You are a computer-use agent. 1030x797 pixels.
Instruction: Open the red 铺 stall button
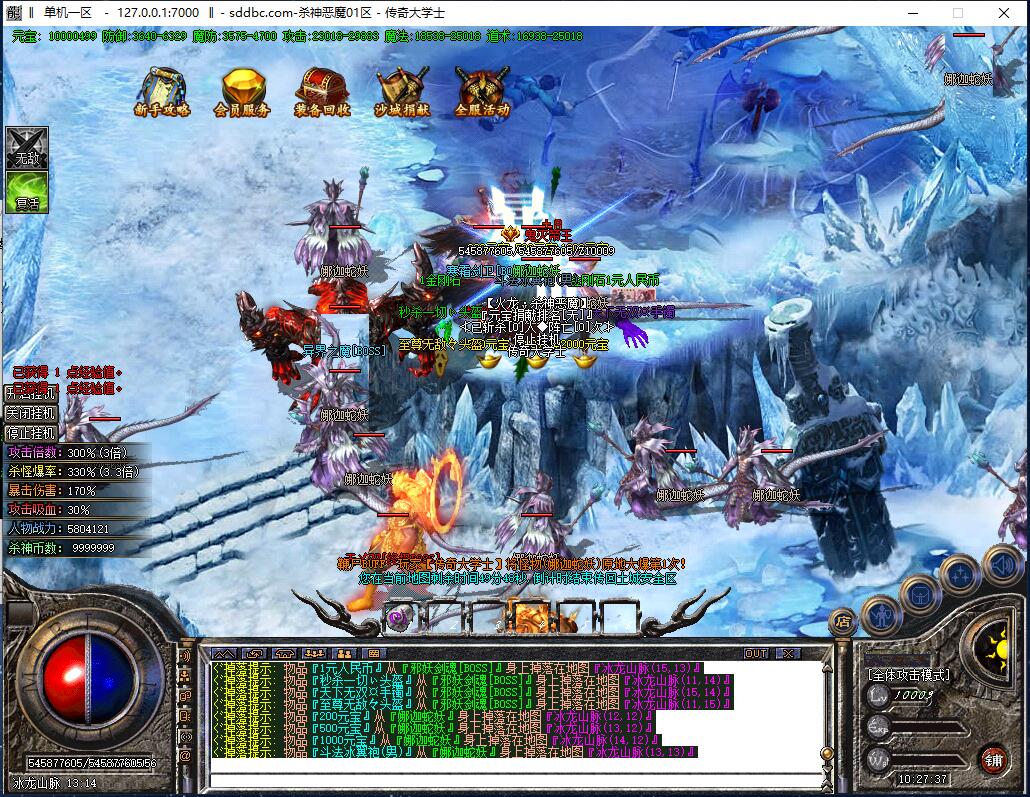point(992,757)
